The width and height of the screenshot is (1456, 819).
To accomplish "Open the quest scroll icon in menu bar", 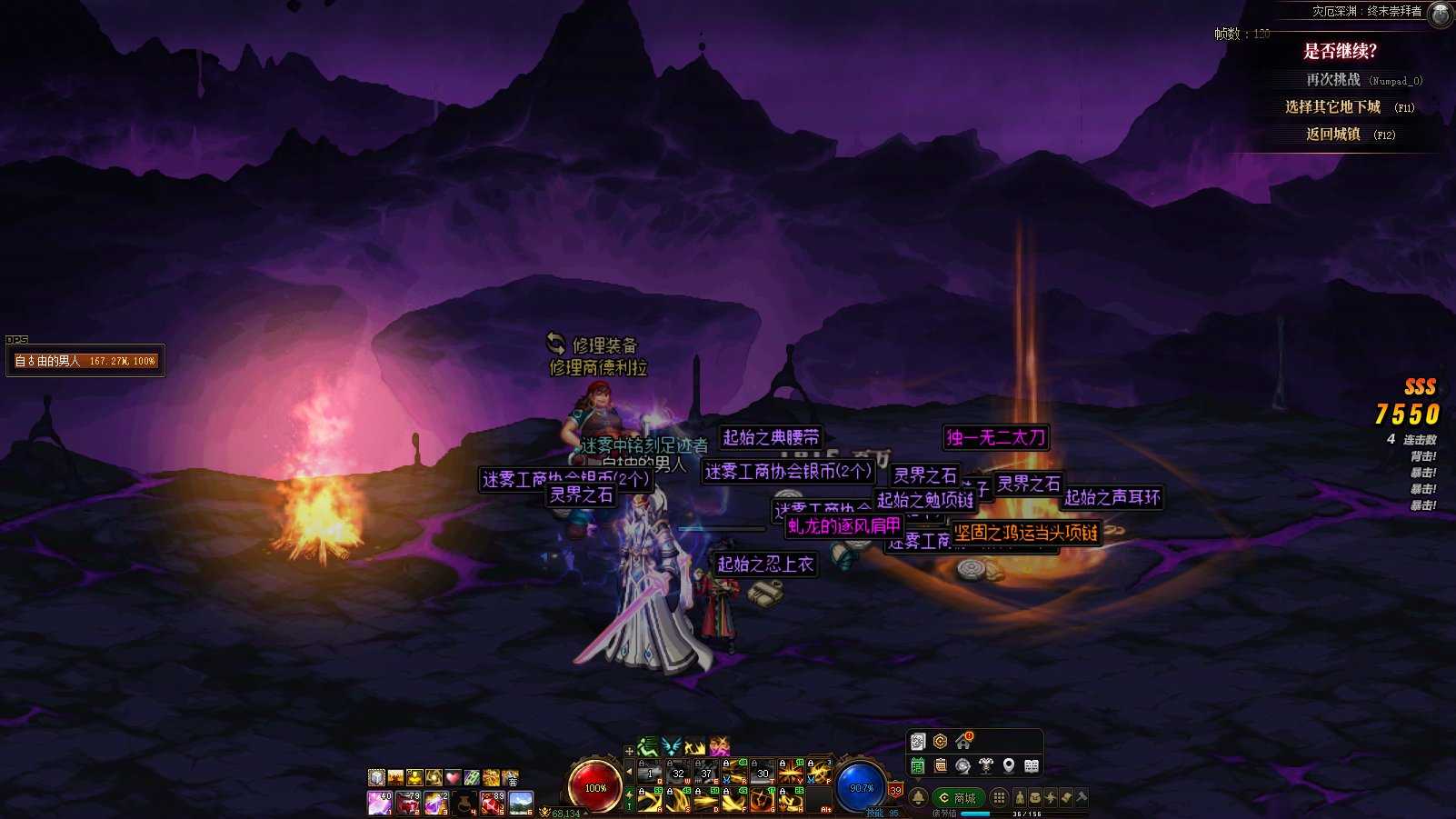I will [x=1066, y=797].
